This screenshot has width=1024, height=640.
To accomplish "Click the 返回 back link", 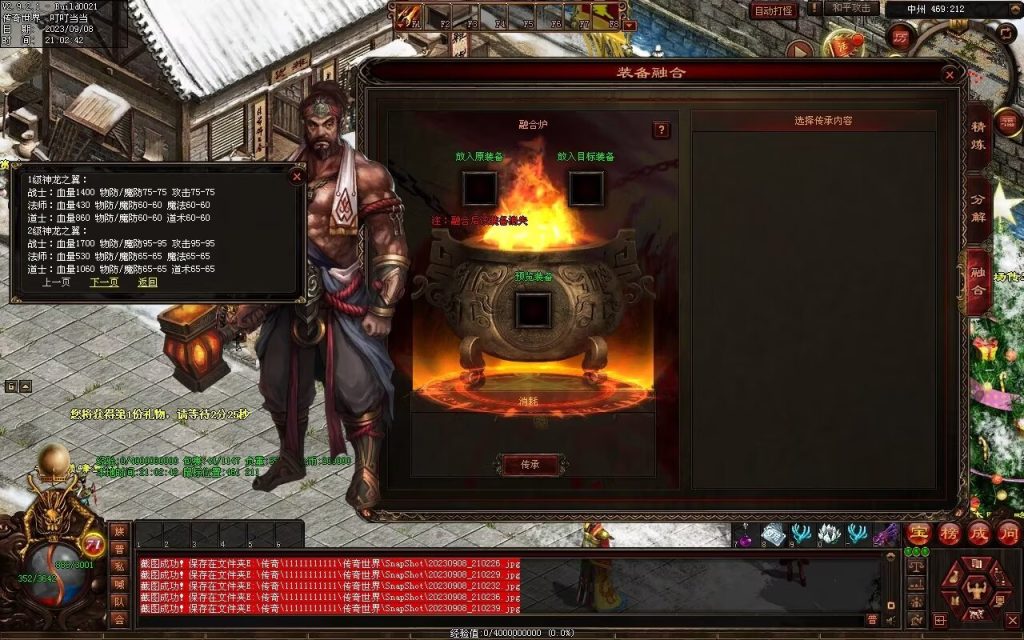I will click(x=148, y=282).
